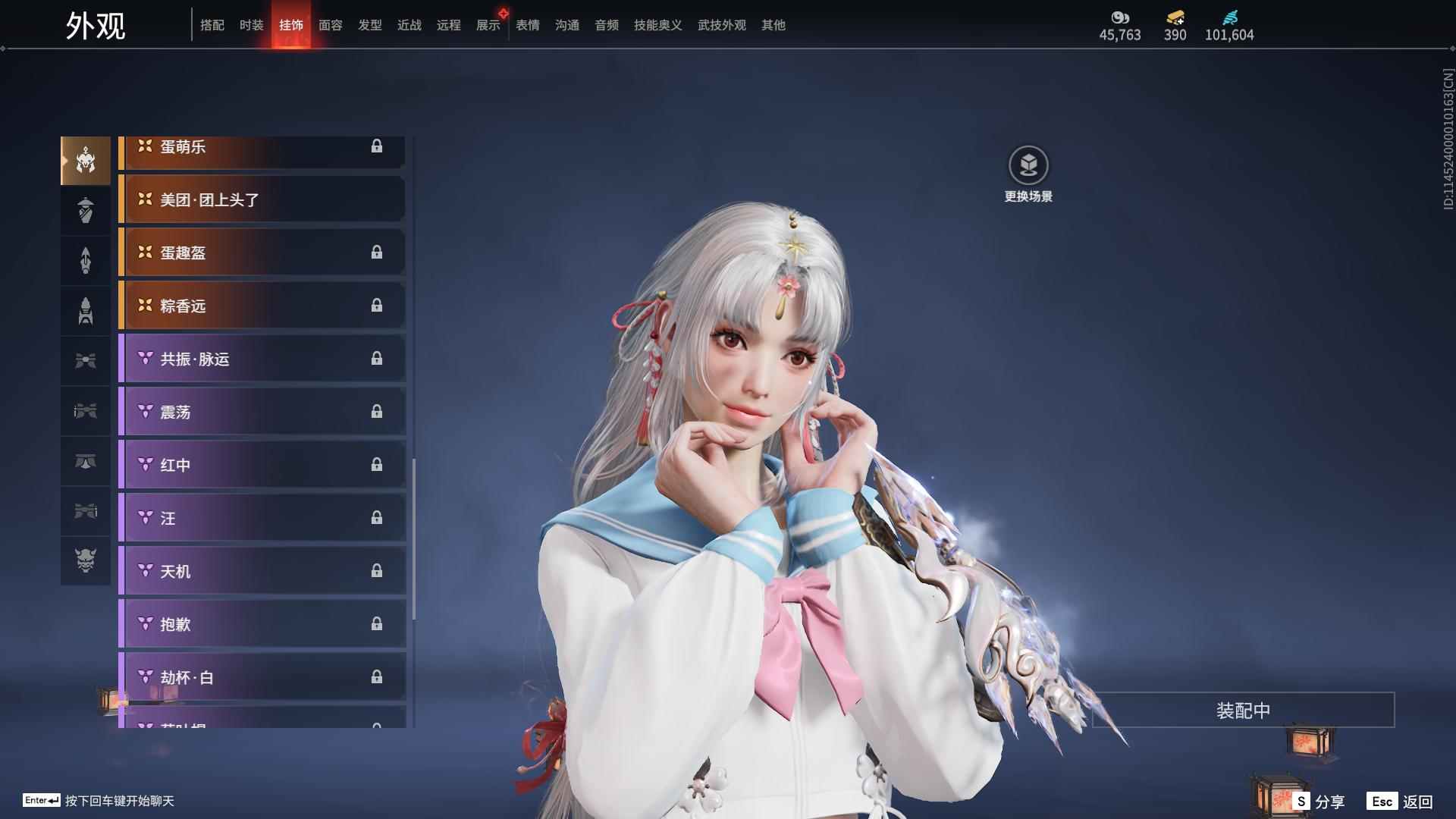Click the 装配中 equip button
This screenshot has height=819, width=1456.
pos(1242,711)
